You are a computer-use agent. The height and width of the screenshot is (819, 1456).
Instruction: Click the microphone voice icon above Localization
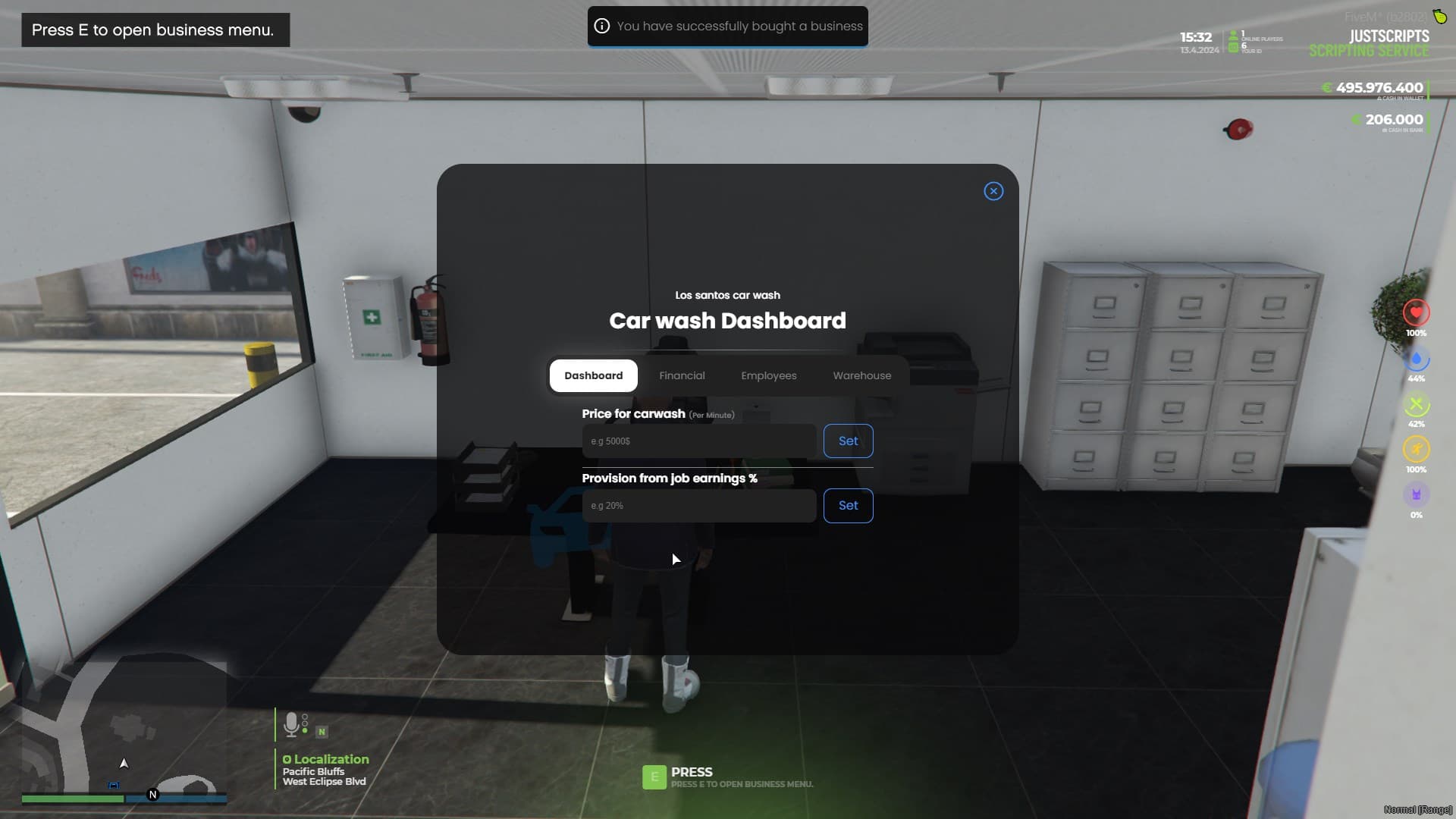[291, 724]
